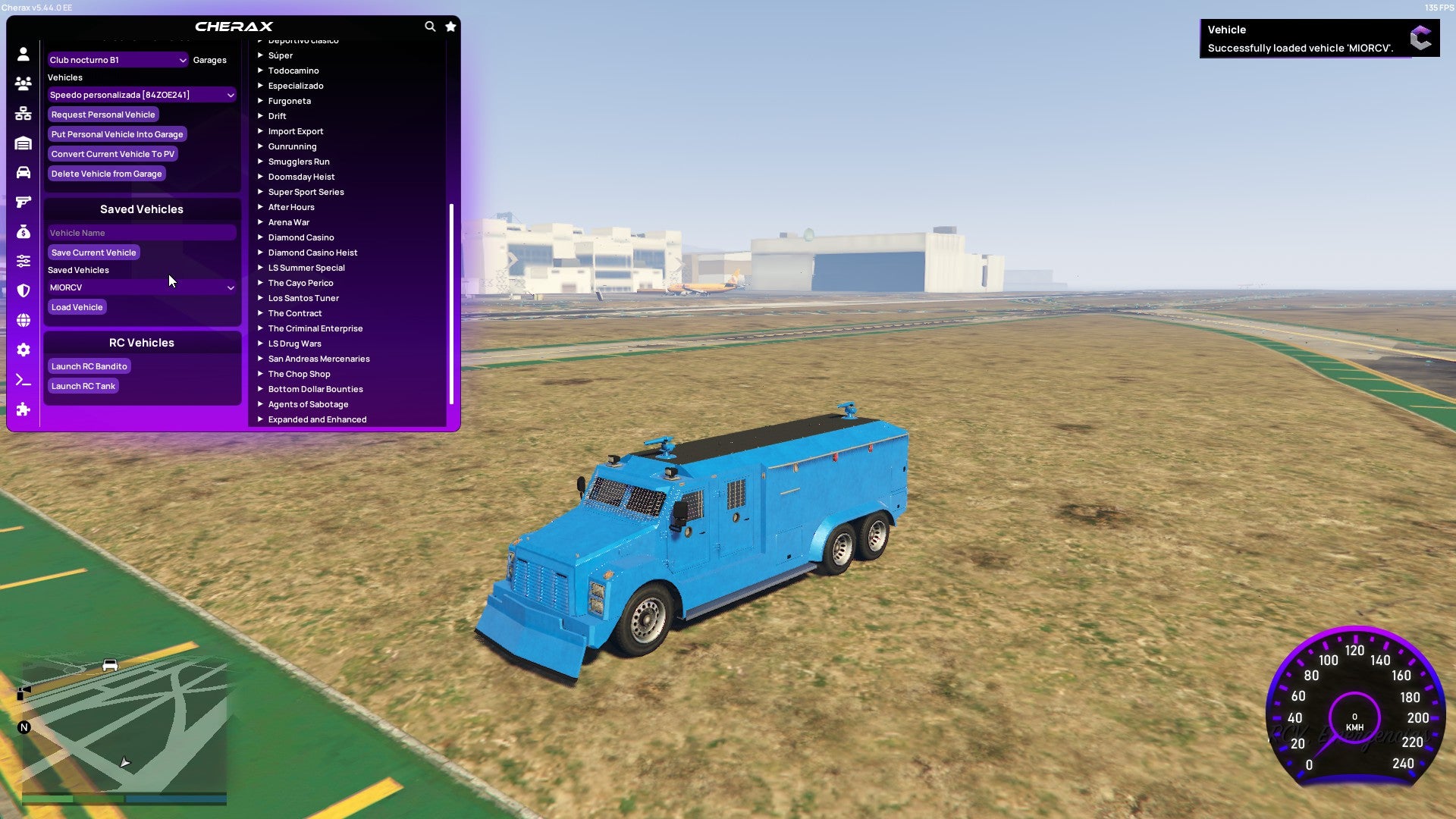Click the Load Vehicle button

coord(77,307)
